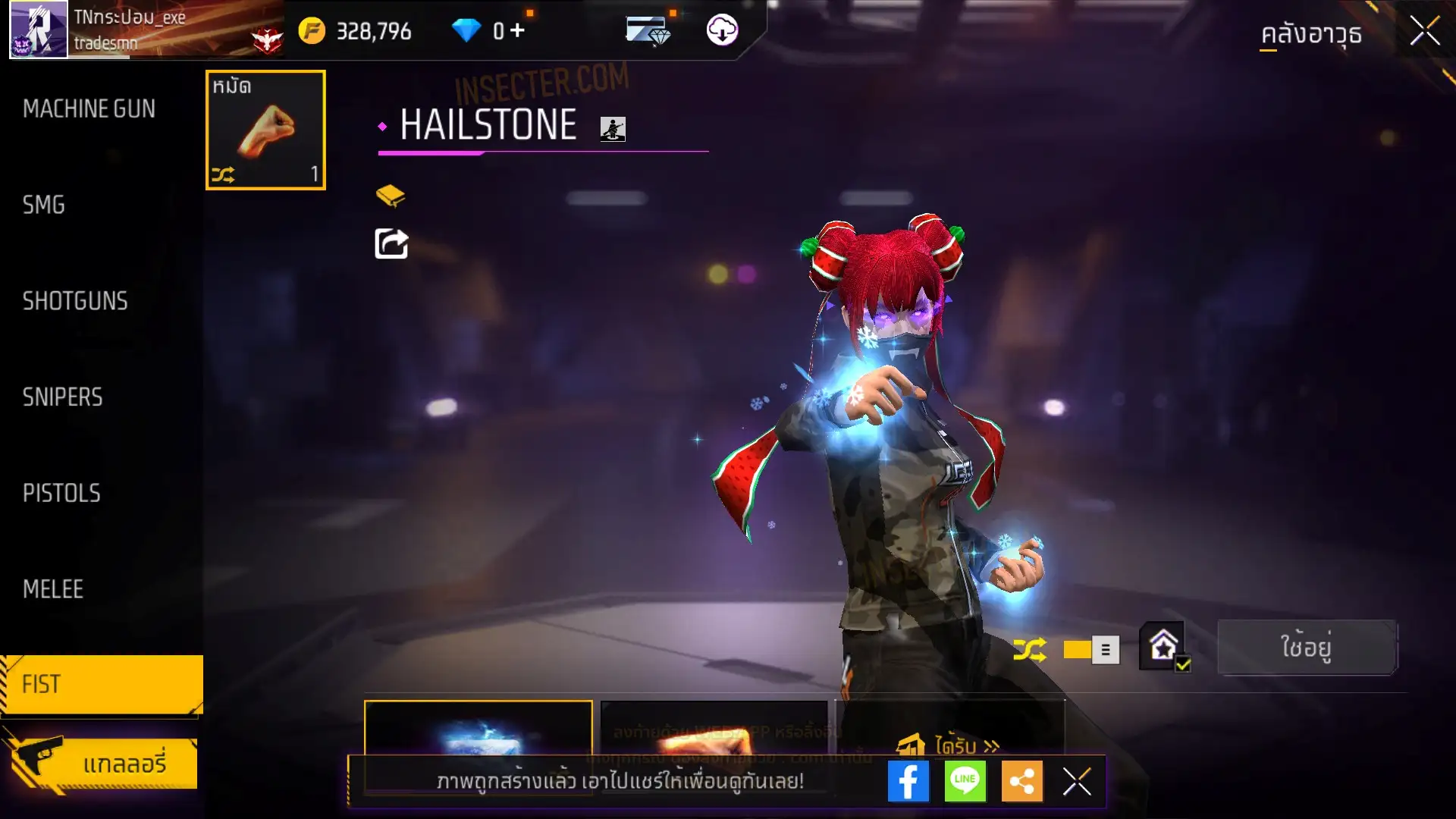
Task: Close the weapon vault screen
Action: point(1425,32)
